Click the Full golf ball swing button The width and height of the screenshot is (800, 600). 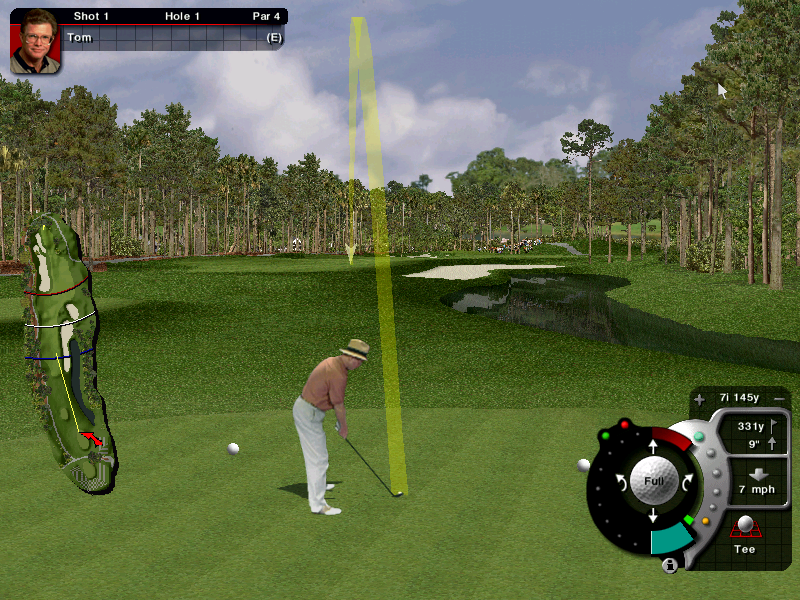653,480
